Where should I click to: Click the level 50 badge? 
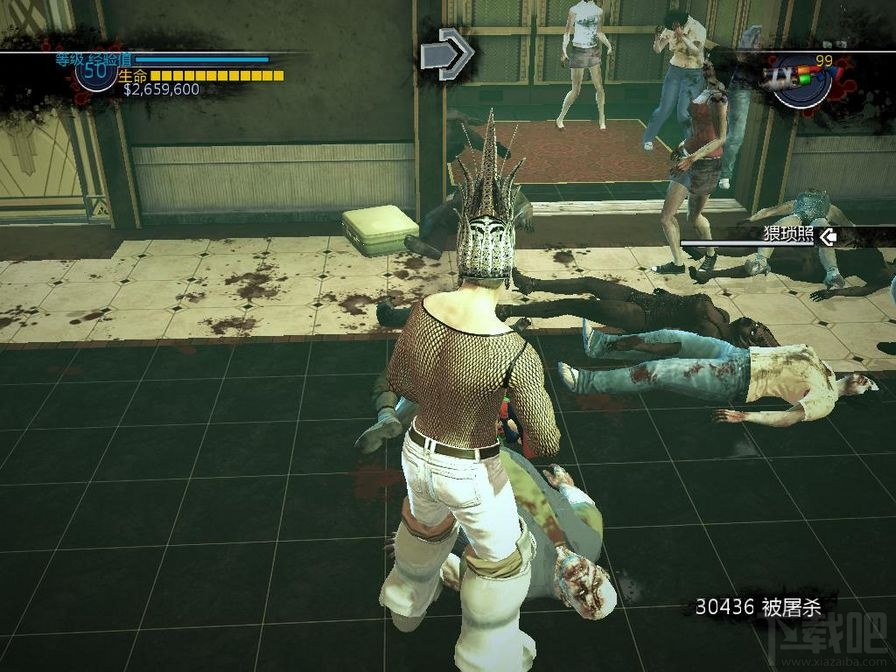point(96,72)
